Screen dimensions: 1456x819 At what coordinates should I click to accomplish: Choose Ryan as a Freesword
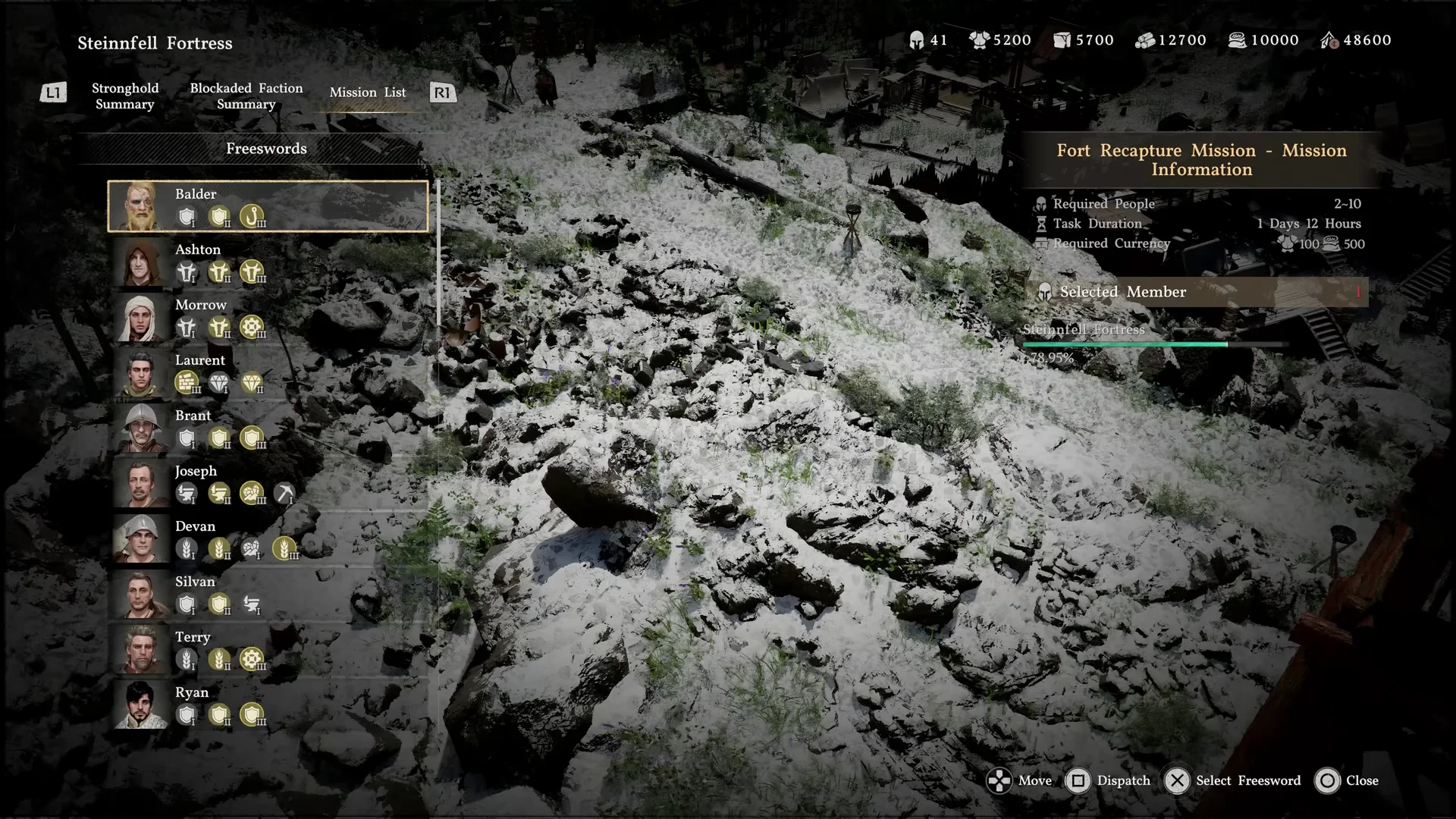pyautogui.click(x=268, y=704)
